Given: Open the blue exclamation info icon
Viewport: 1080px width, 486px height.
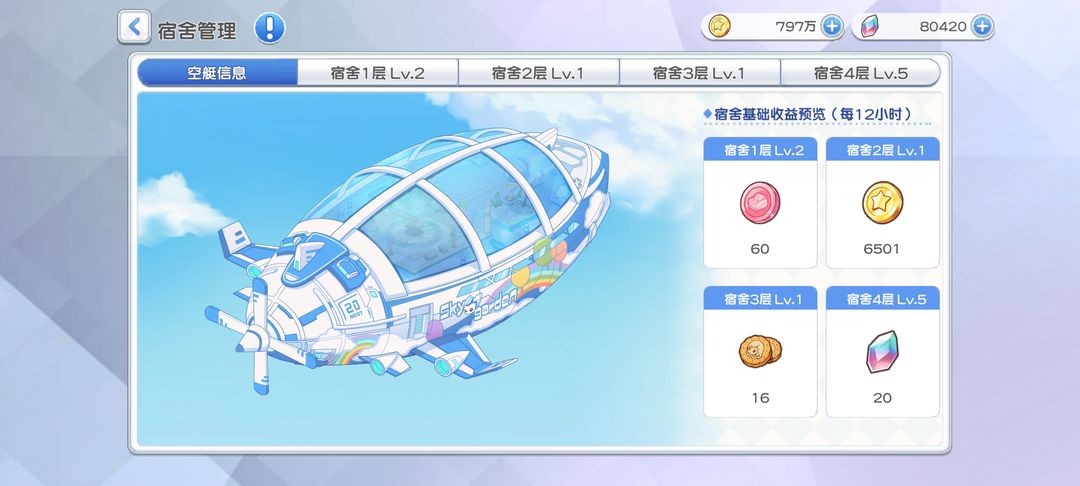Looking at the screenshot, I should pyautogui.click(x=269, y=28).
